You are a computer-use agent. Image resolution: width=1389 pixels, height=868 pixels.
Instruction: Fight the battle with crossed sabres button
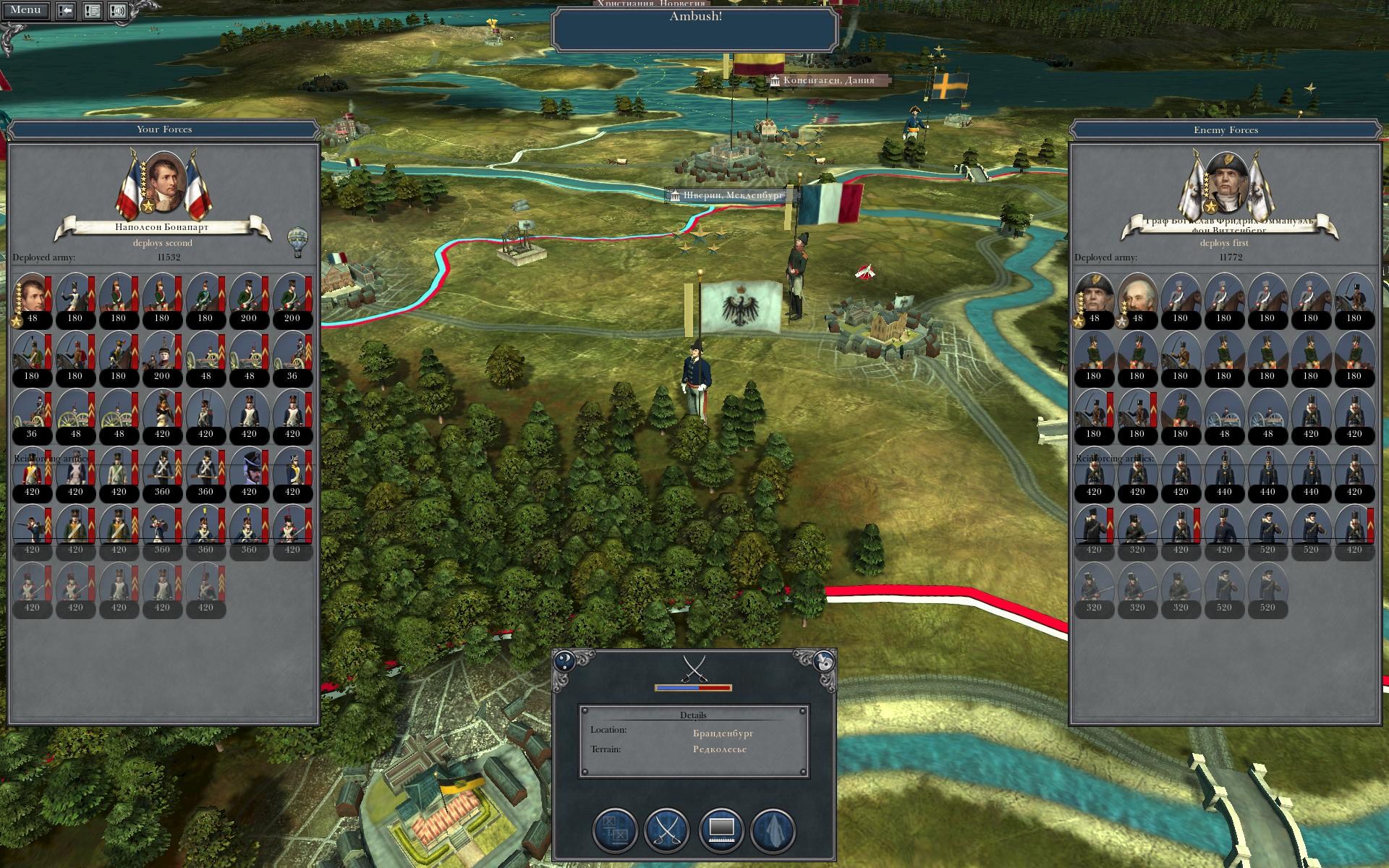click(666, 830)
